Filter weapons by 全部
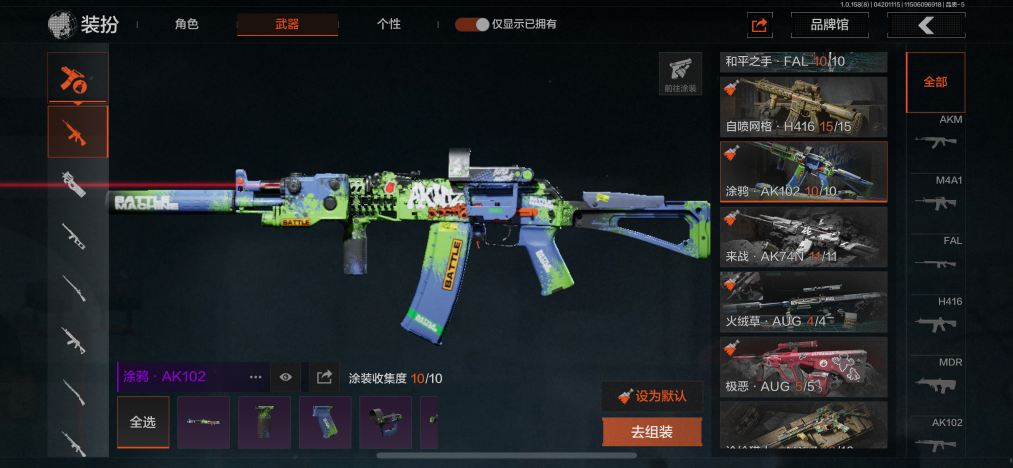Viewport: 1013px width, 468px height. click(935, 82)
